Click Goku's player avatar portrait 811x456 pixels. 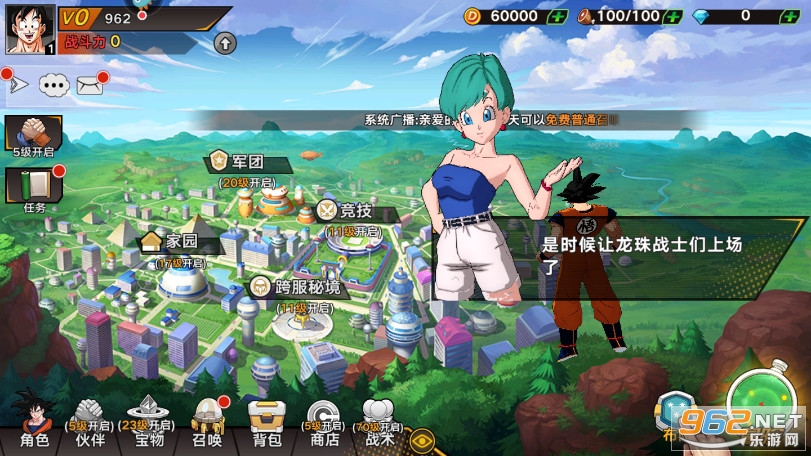[x=29, y=30]
